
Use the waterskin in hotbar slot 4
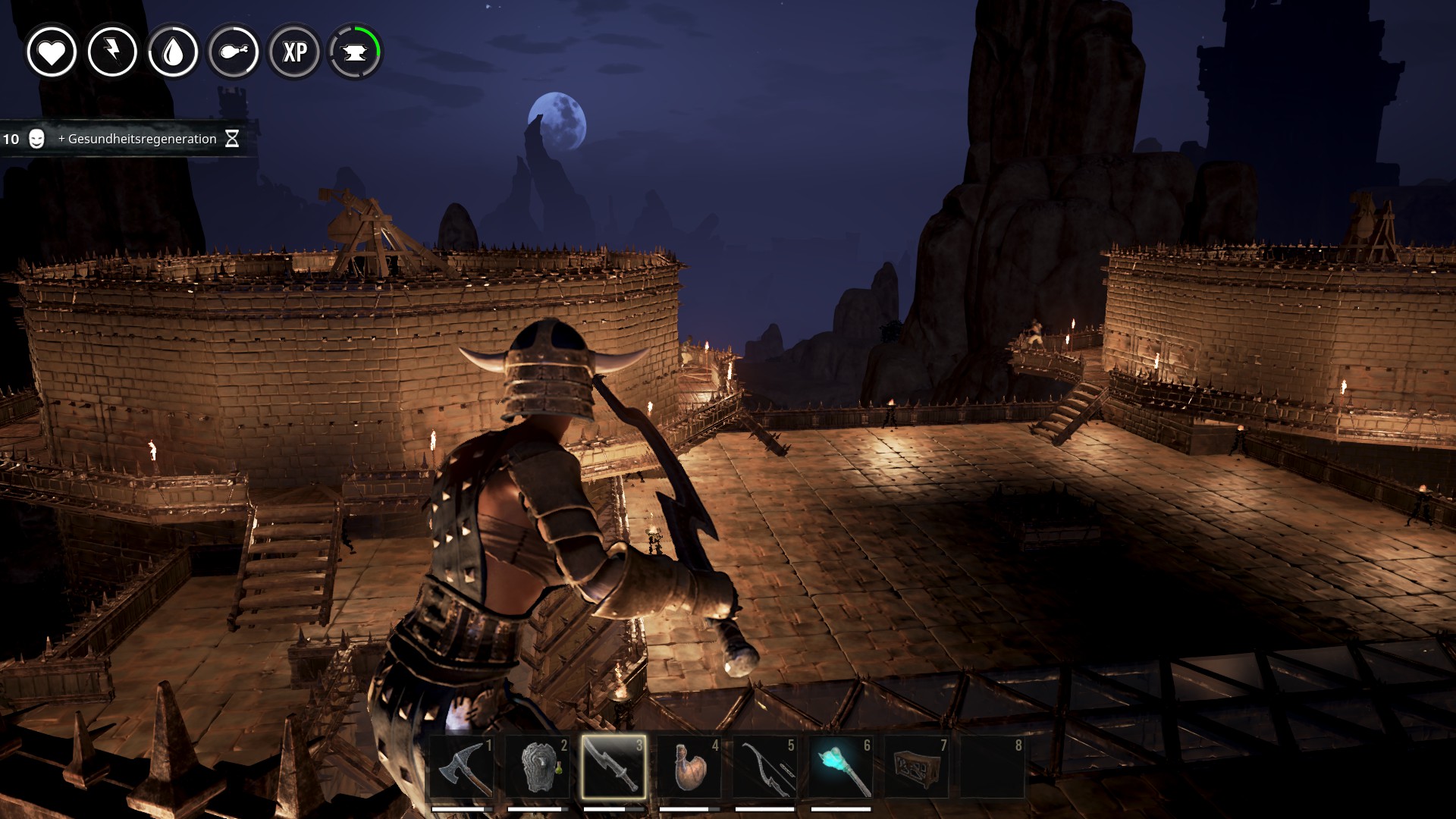[x=689, y=767]
